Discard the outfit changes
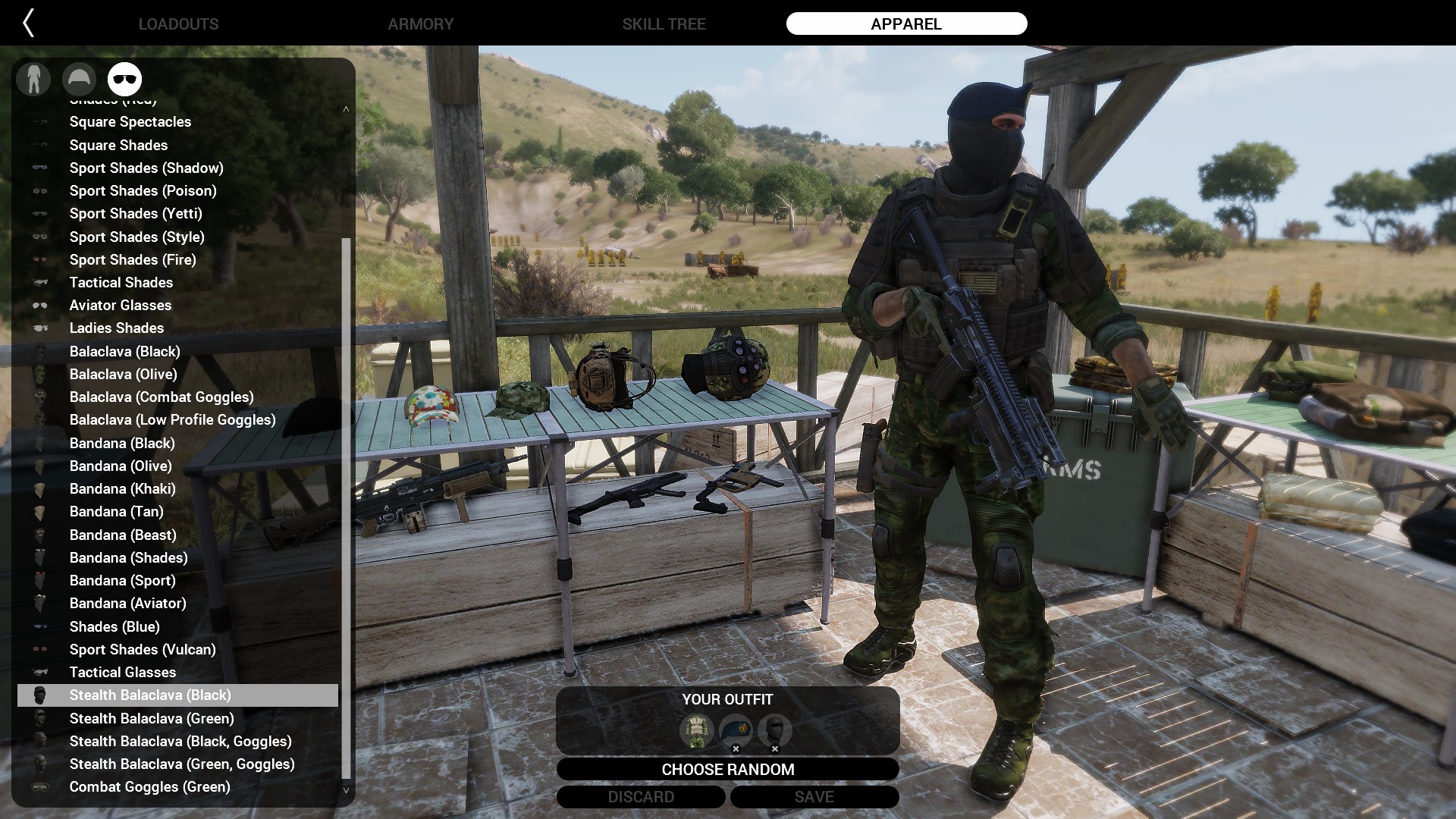1456x819 pixels. click(x=641, y=797)
